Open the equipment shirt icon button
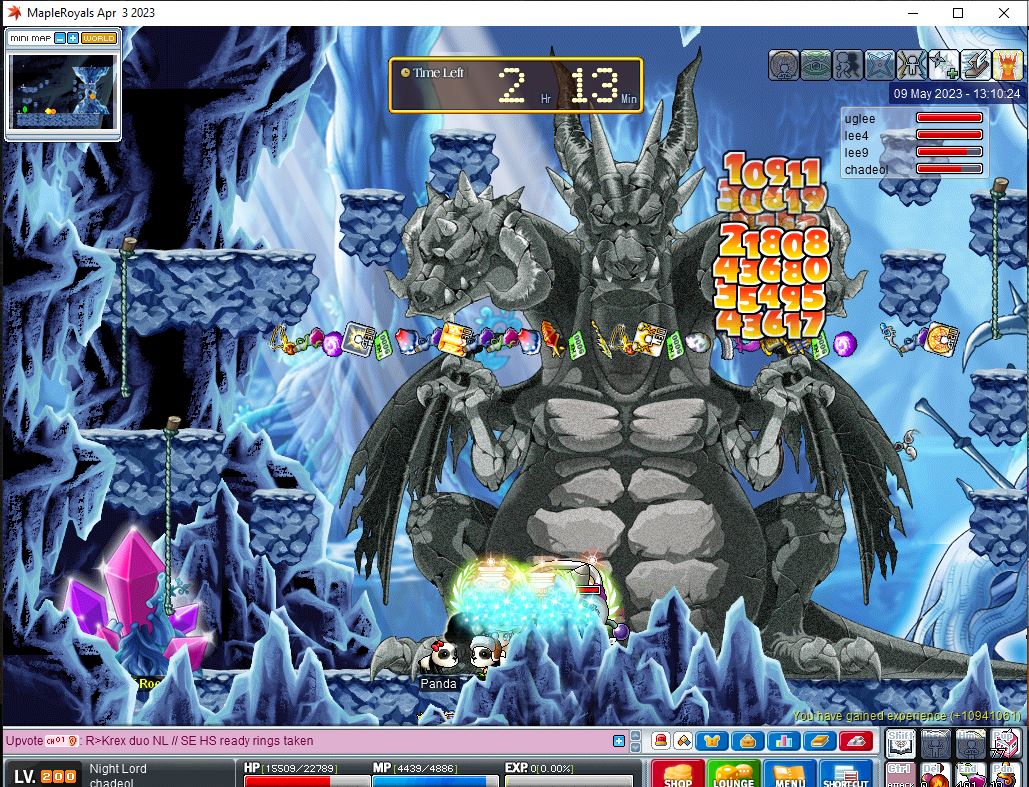 click(x=712, y=741)
